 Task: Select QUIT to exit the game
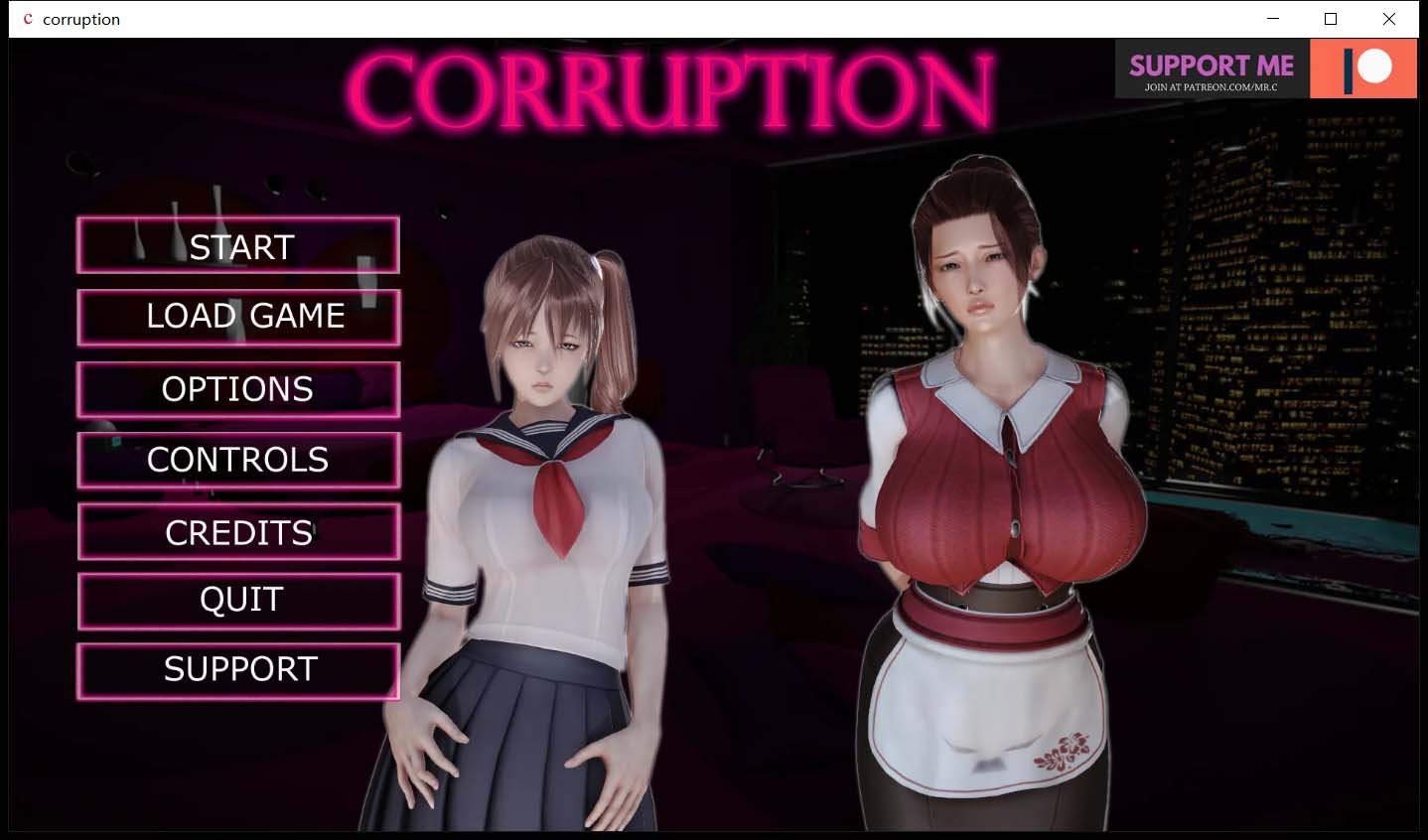238,600
